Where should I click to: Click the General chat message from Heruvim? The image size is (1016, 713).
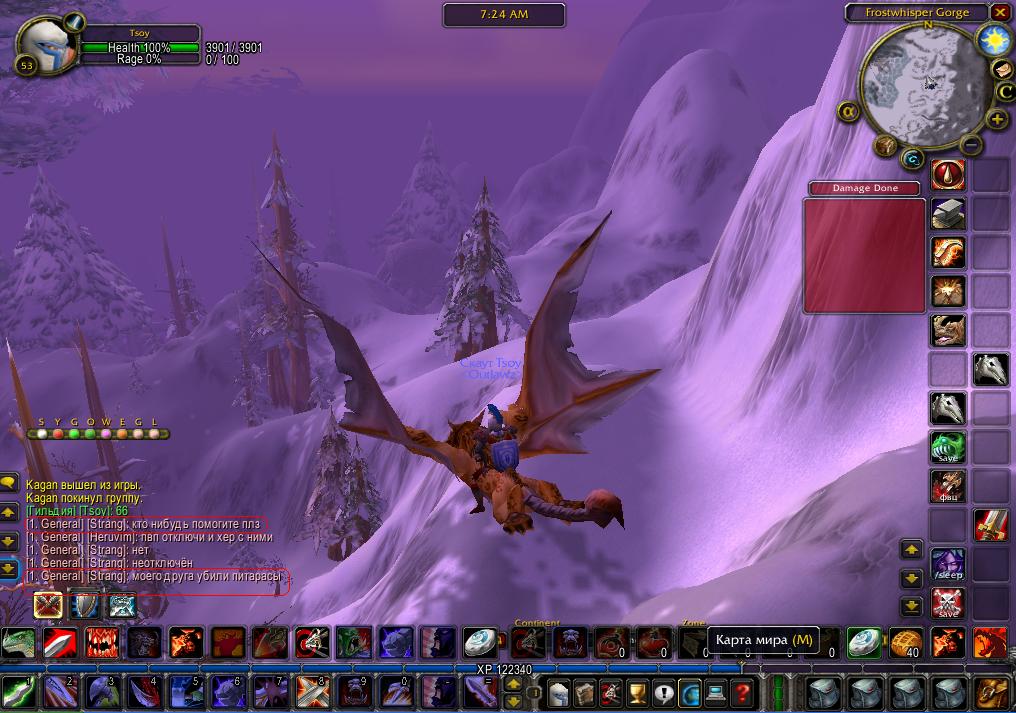point(150,537)
